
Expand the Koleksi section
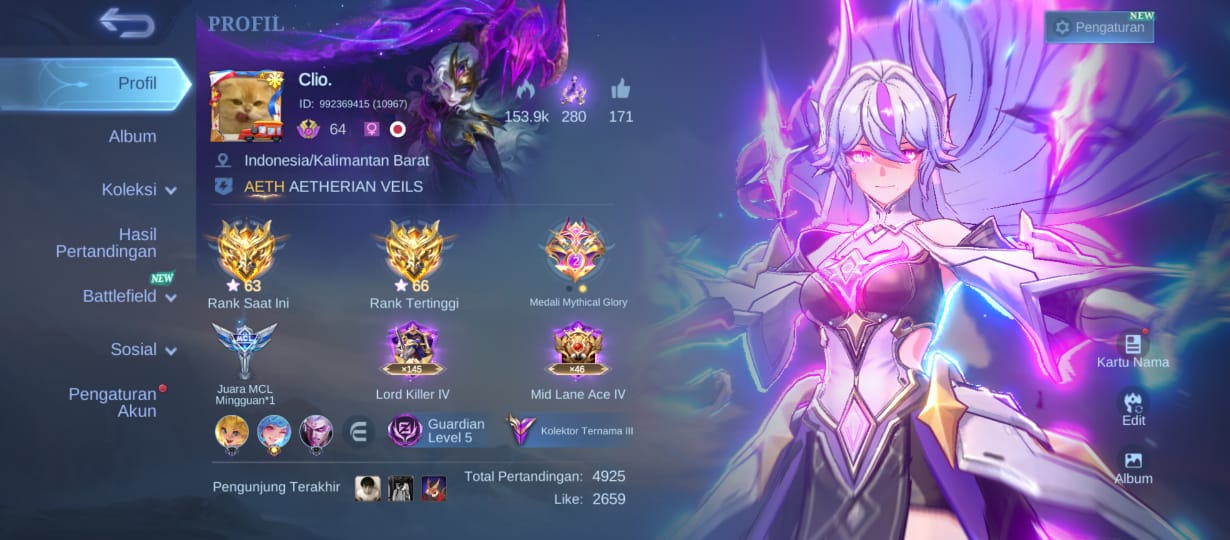point(138,189)
